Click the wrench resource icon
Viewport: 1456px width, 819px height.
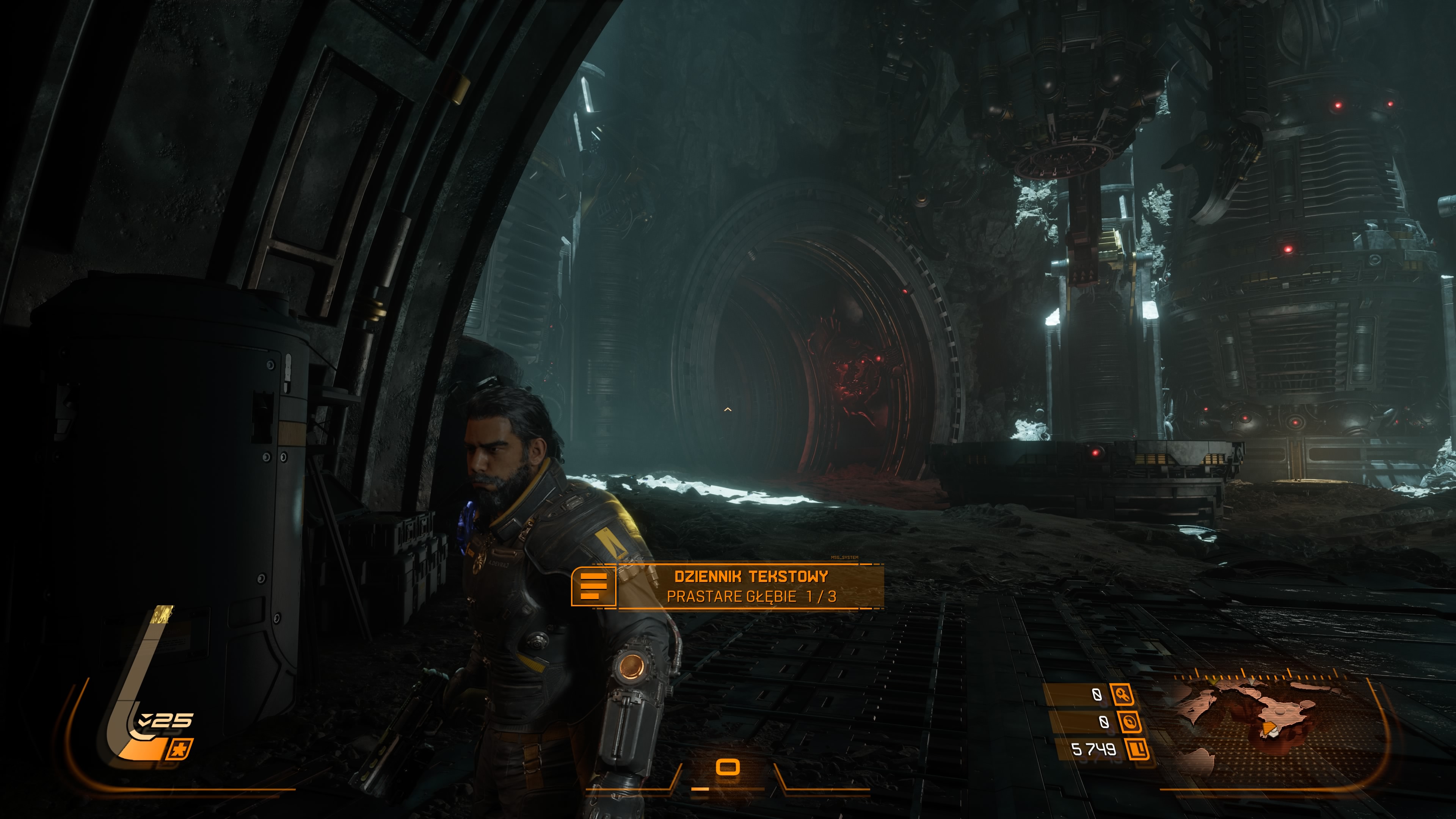pos(1122,694)
